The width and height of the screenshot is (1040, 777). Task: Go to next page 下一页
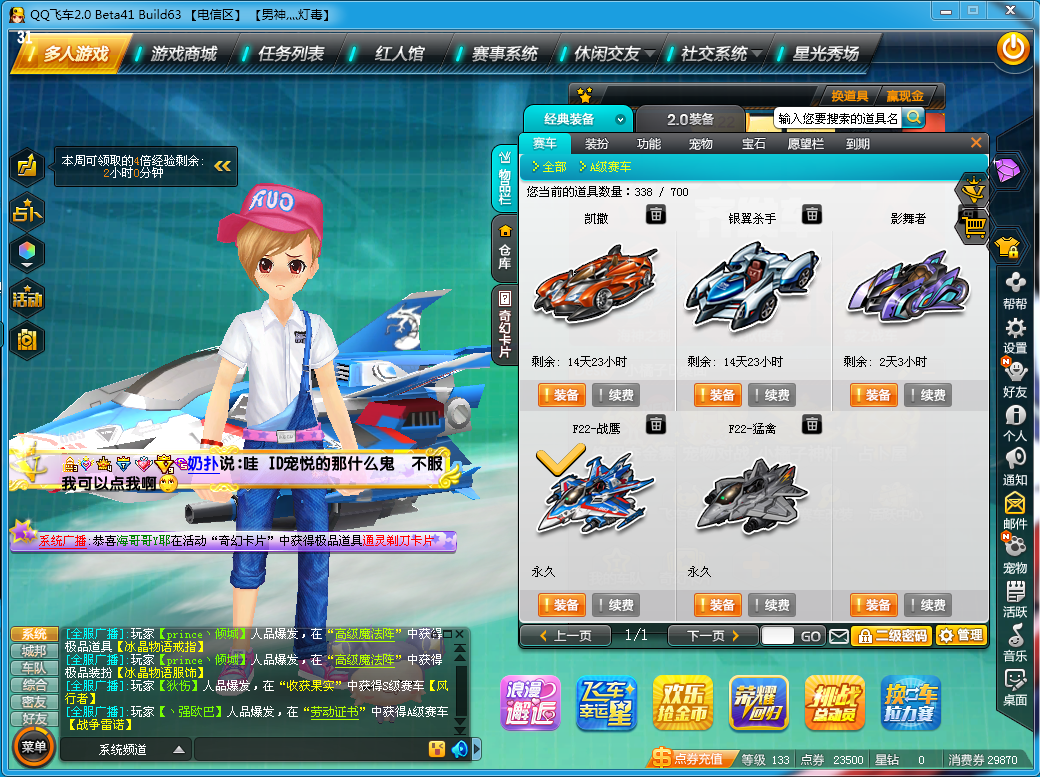pos(705,635)
